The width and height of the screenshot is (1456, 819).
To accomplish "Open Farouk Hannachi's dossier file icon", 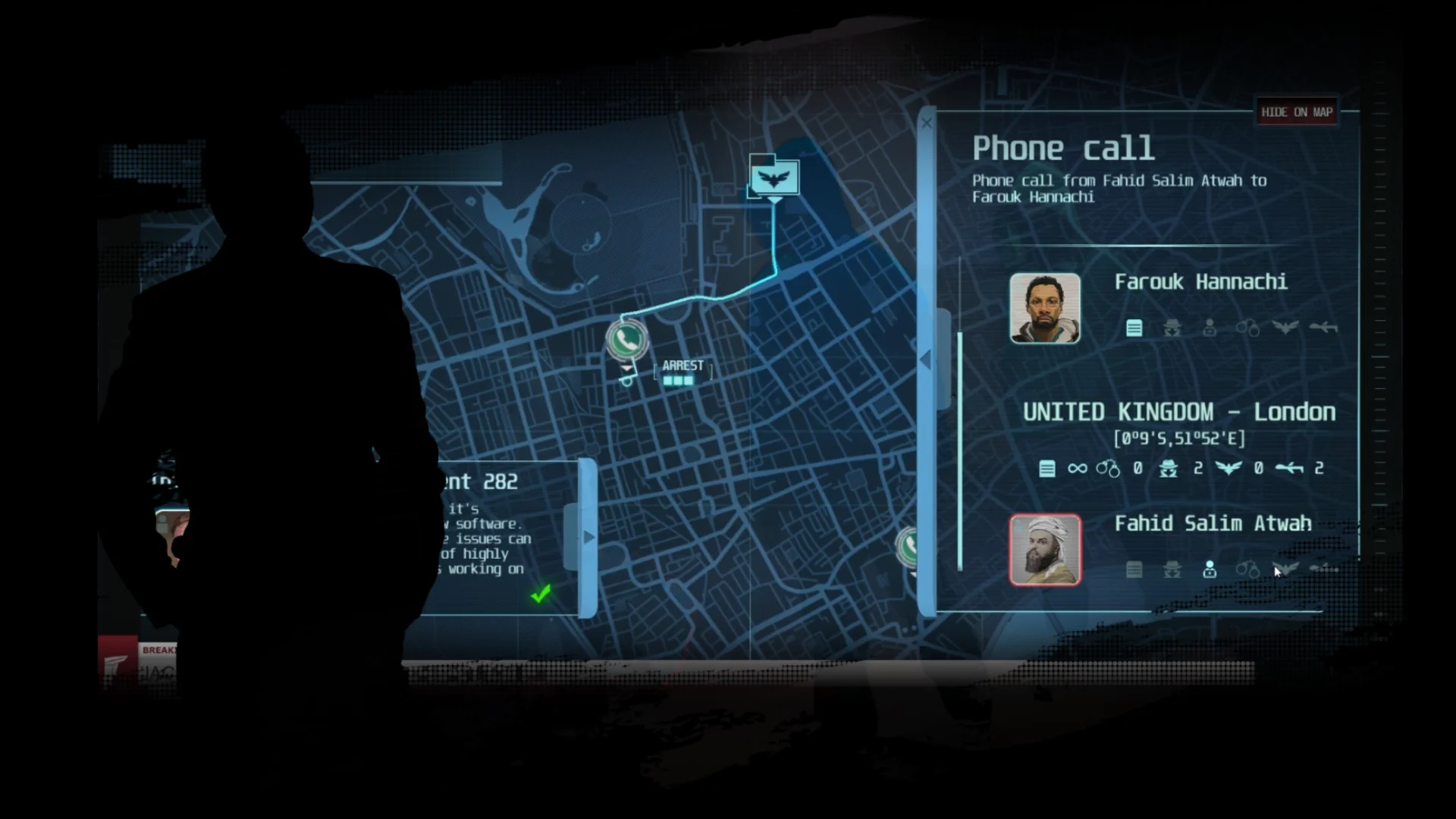I will (x=1134, y=328).
